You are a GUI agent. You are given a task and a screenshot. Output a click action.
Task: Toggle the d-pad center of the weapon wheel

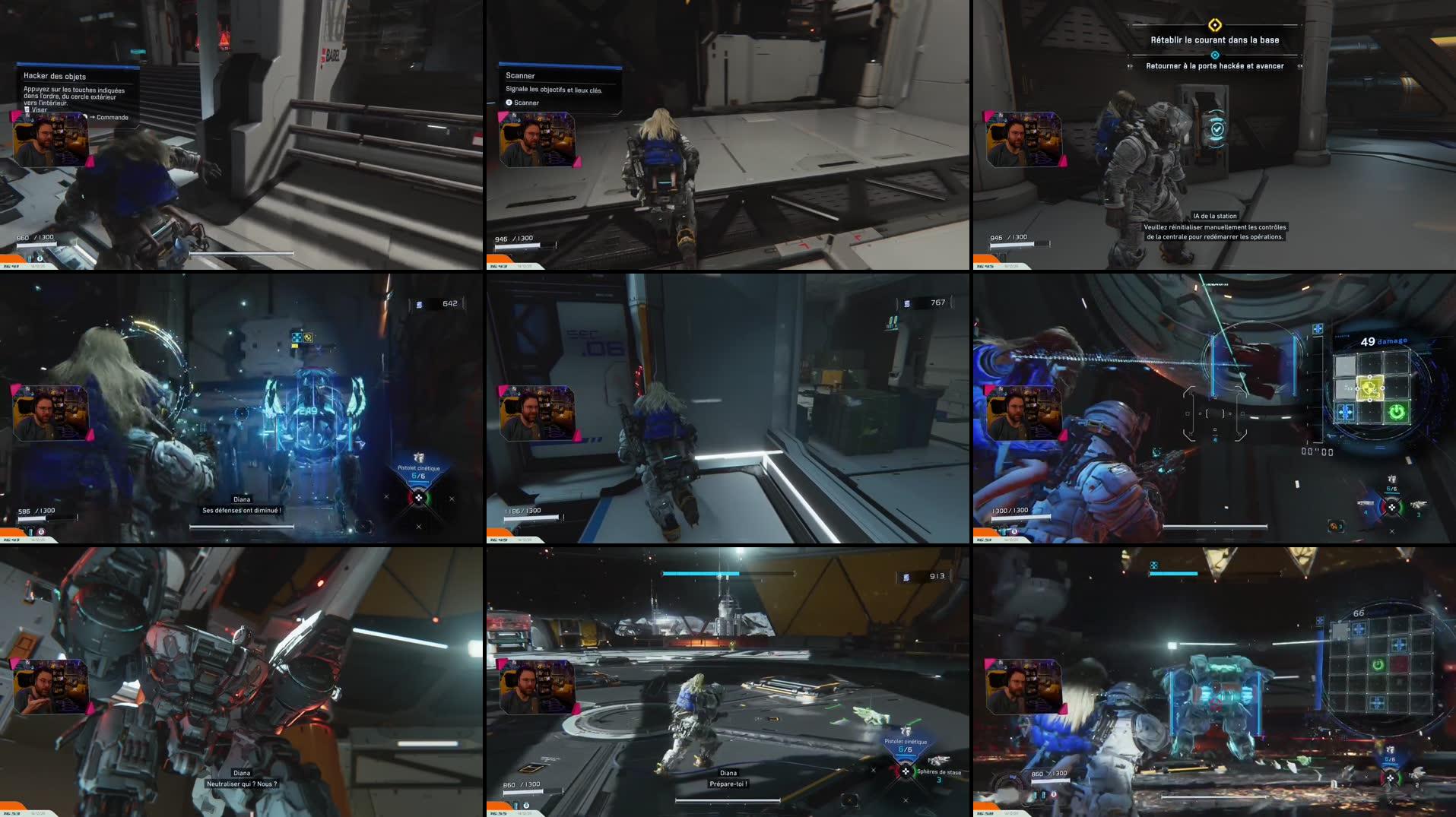pyautogui.click(x=906, y=771)
